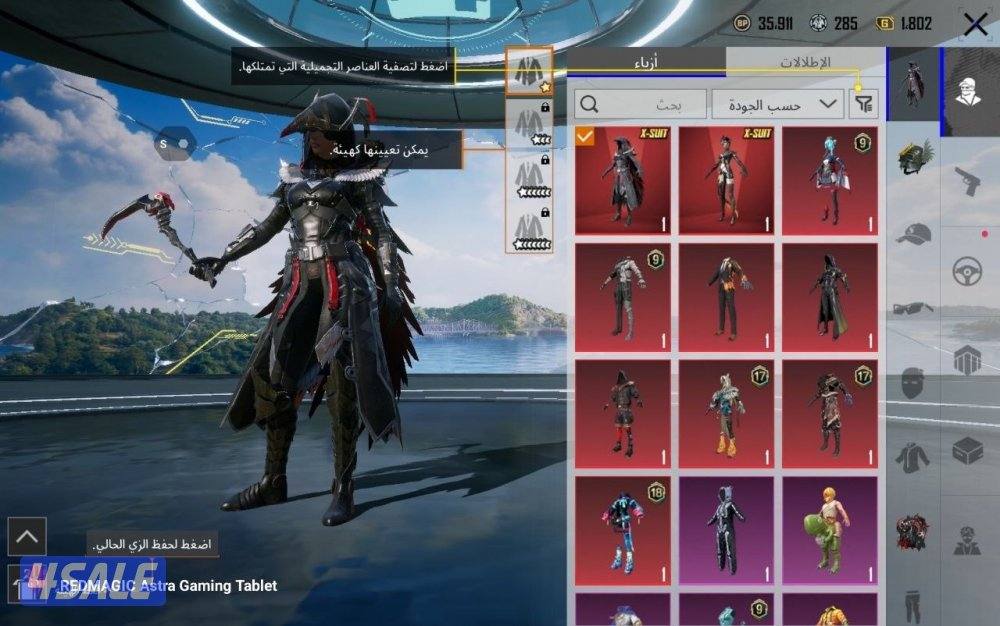Expand the up-arrow button at bottom left
This screenshot has width=1000, height=626.
[27, 537]
